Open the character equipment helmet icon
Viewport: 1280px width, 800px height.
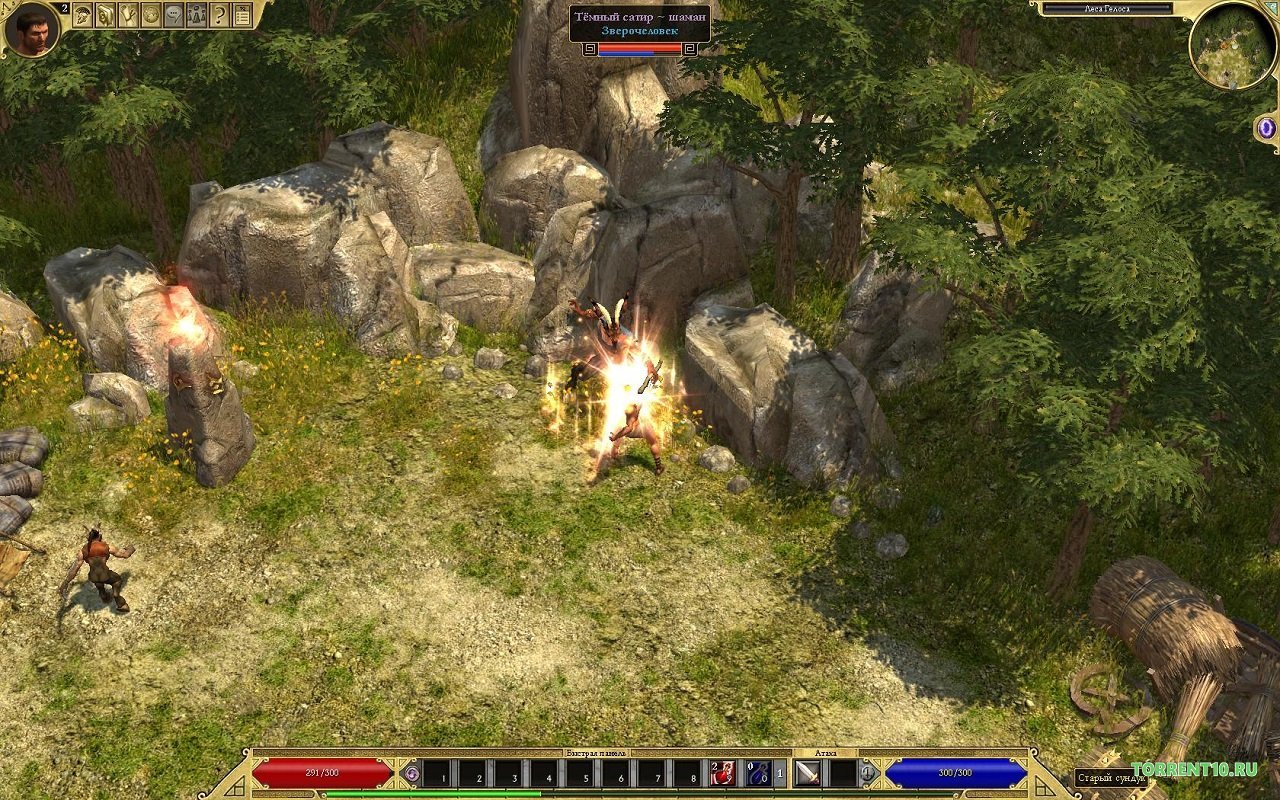coord(82,15)
